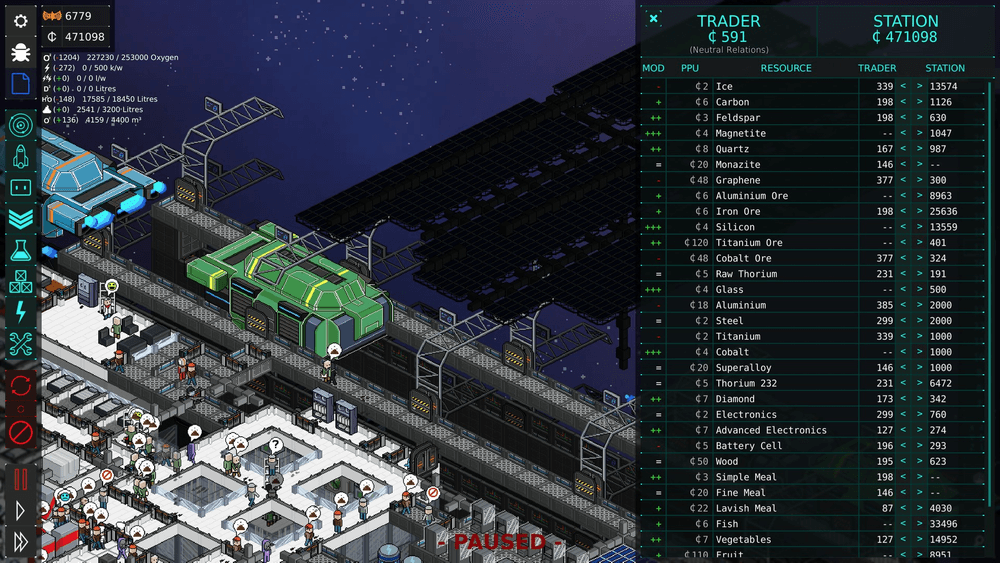Click the right arrow on the Carbon row
The height and width of the screenshot is (563, 1000).
click(x=920, y=102)
